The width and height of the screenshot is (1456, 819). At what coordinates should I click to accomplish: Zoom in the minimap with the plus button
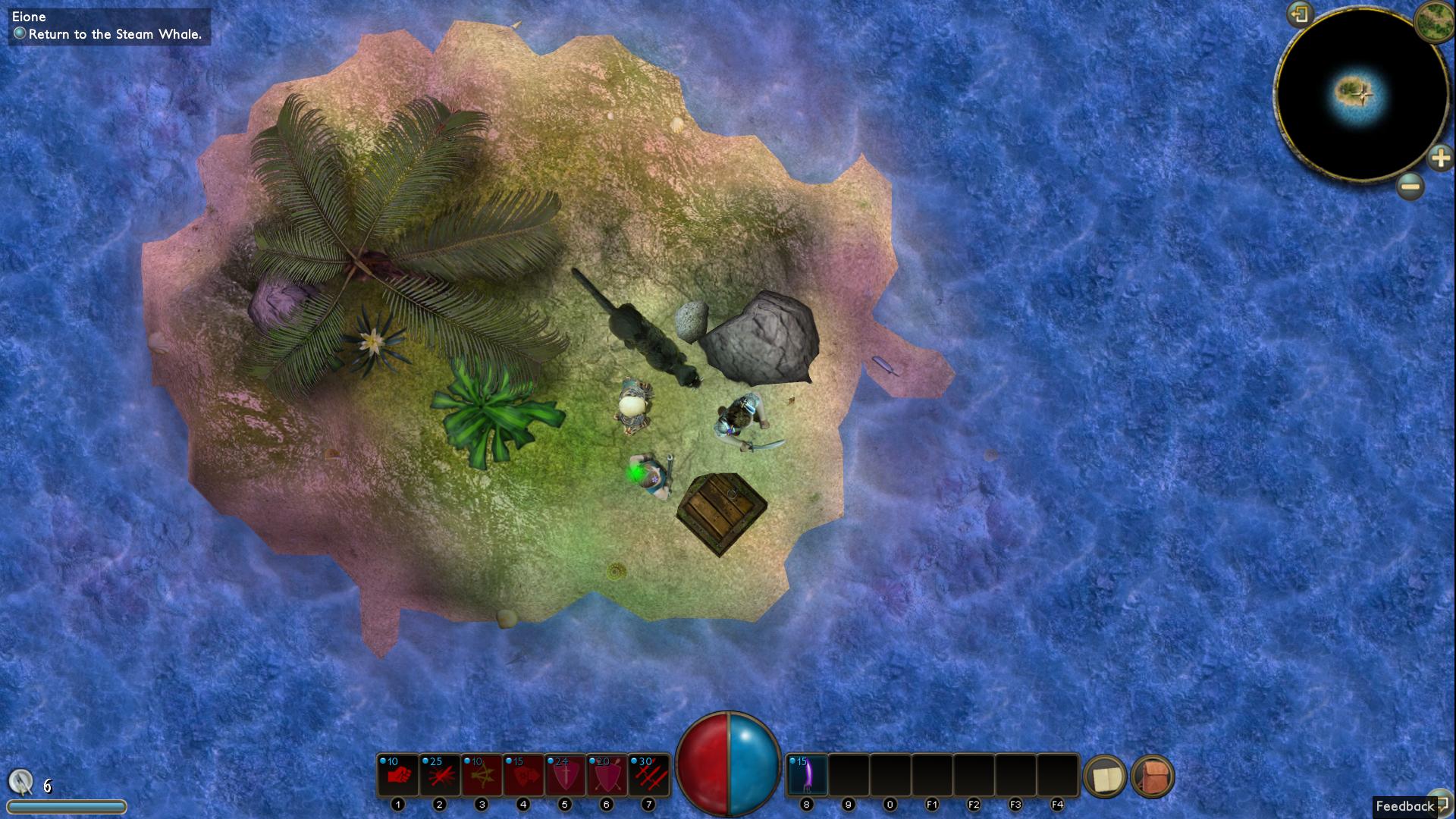click(x=1439, y=158)
